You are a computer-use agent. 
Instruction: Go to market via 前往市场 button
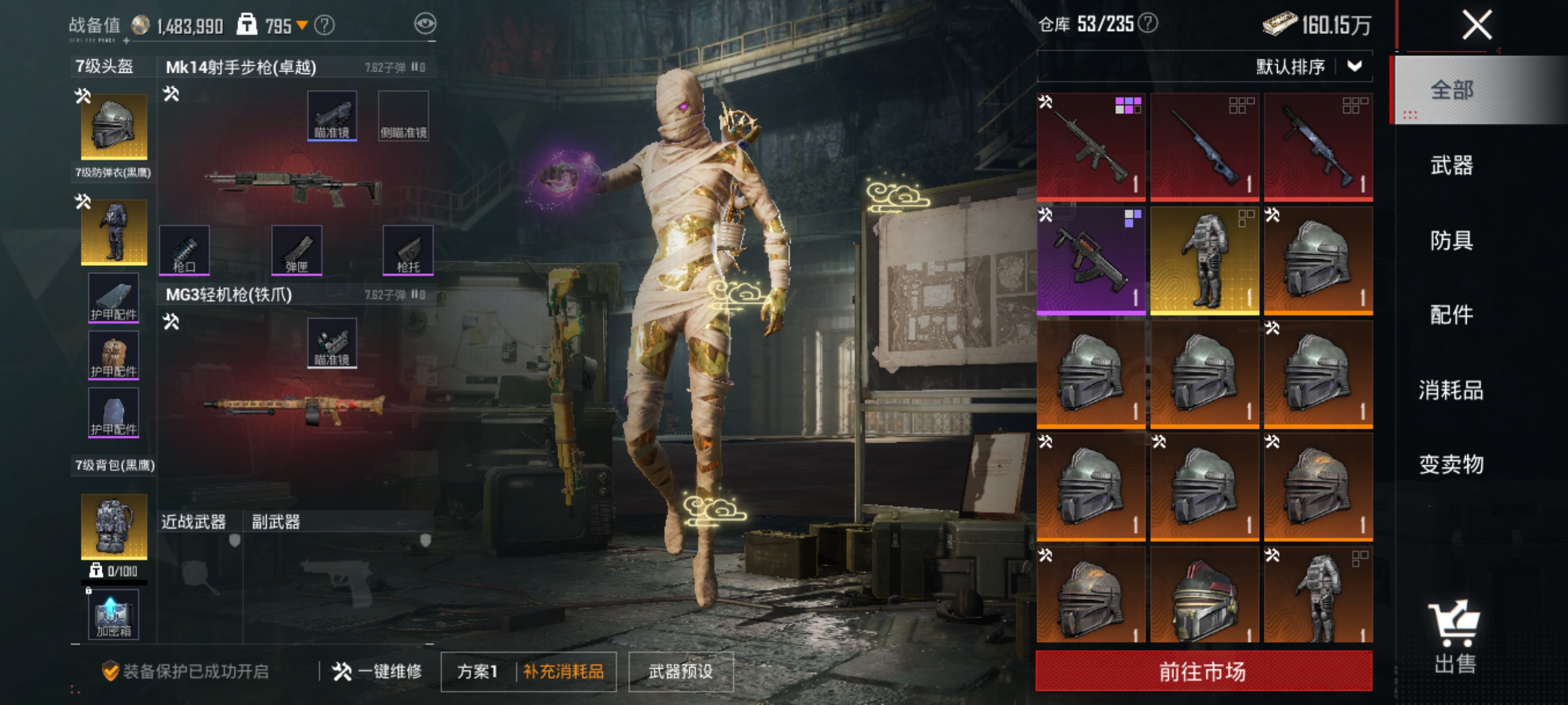[1203, 671]
